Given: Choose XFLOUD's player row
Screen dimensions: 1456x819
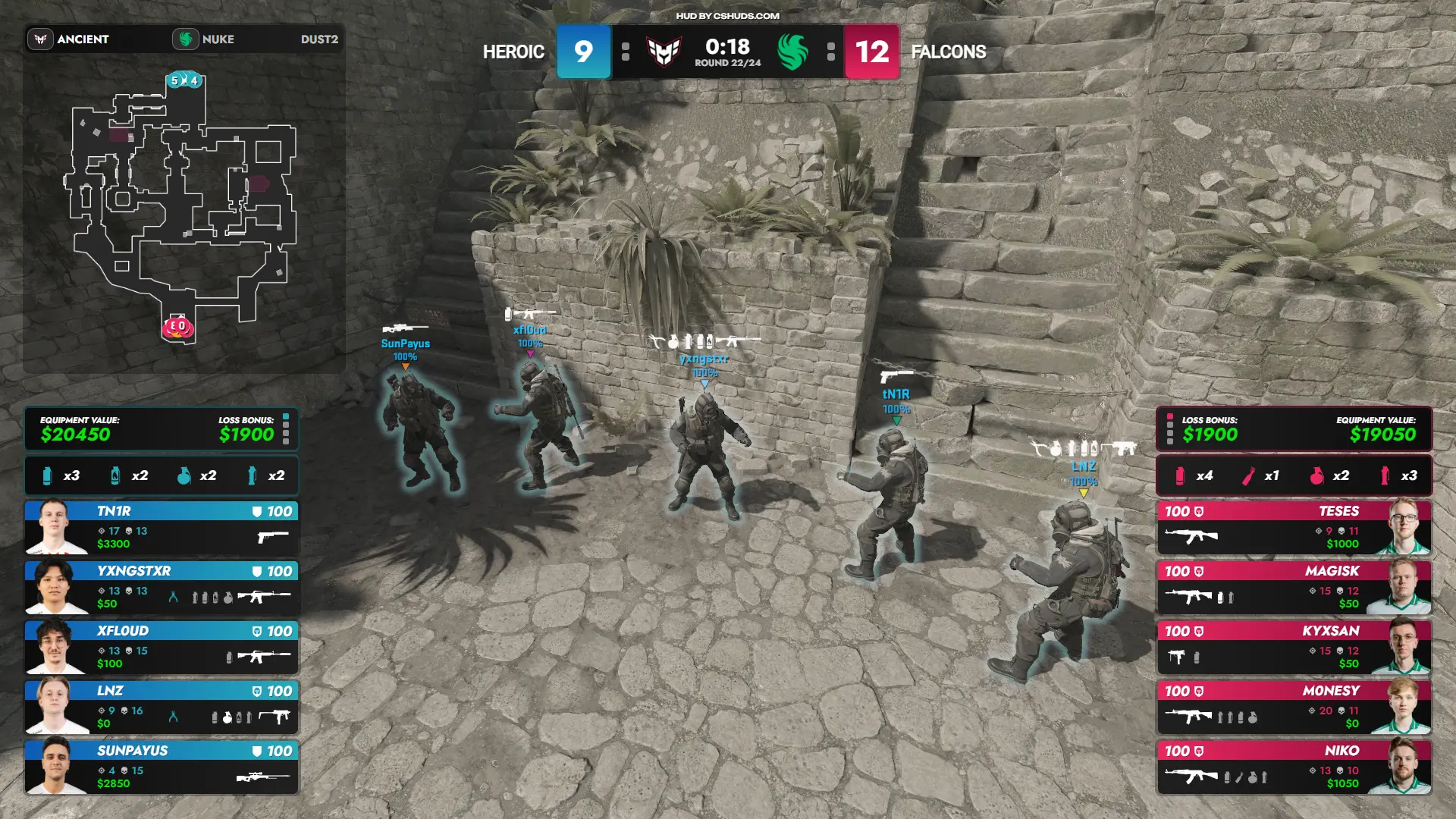Looking at the screenshot, I should pyautogui.click(x=162, y=648).
